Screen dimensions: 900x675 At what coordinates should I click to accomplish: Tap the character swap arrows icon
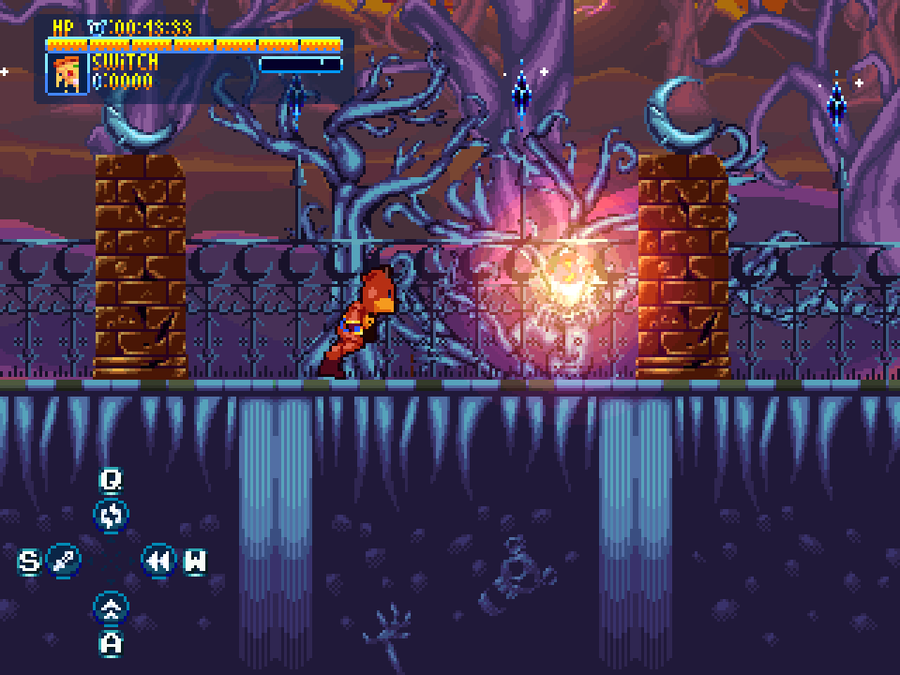pyautogui.click(x=111, y=516)
